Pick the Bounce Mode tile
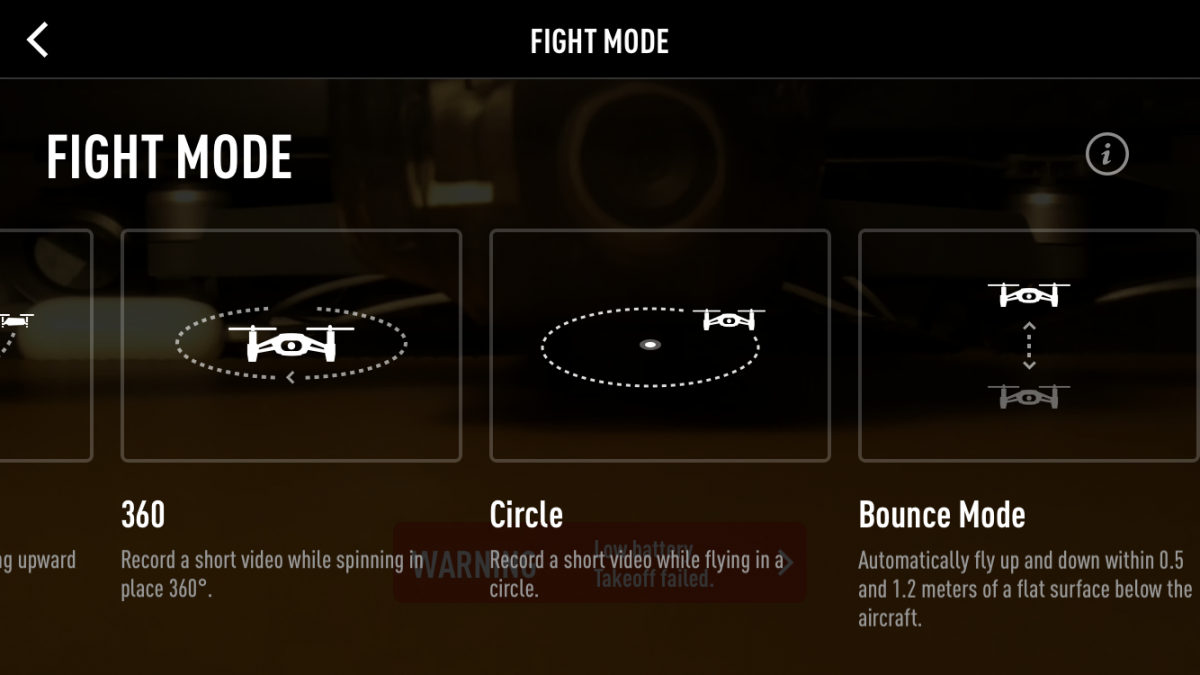This screenshot has width=1200, height=675. [1028, 346]
